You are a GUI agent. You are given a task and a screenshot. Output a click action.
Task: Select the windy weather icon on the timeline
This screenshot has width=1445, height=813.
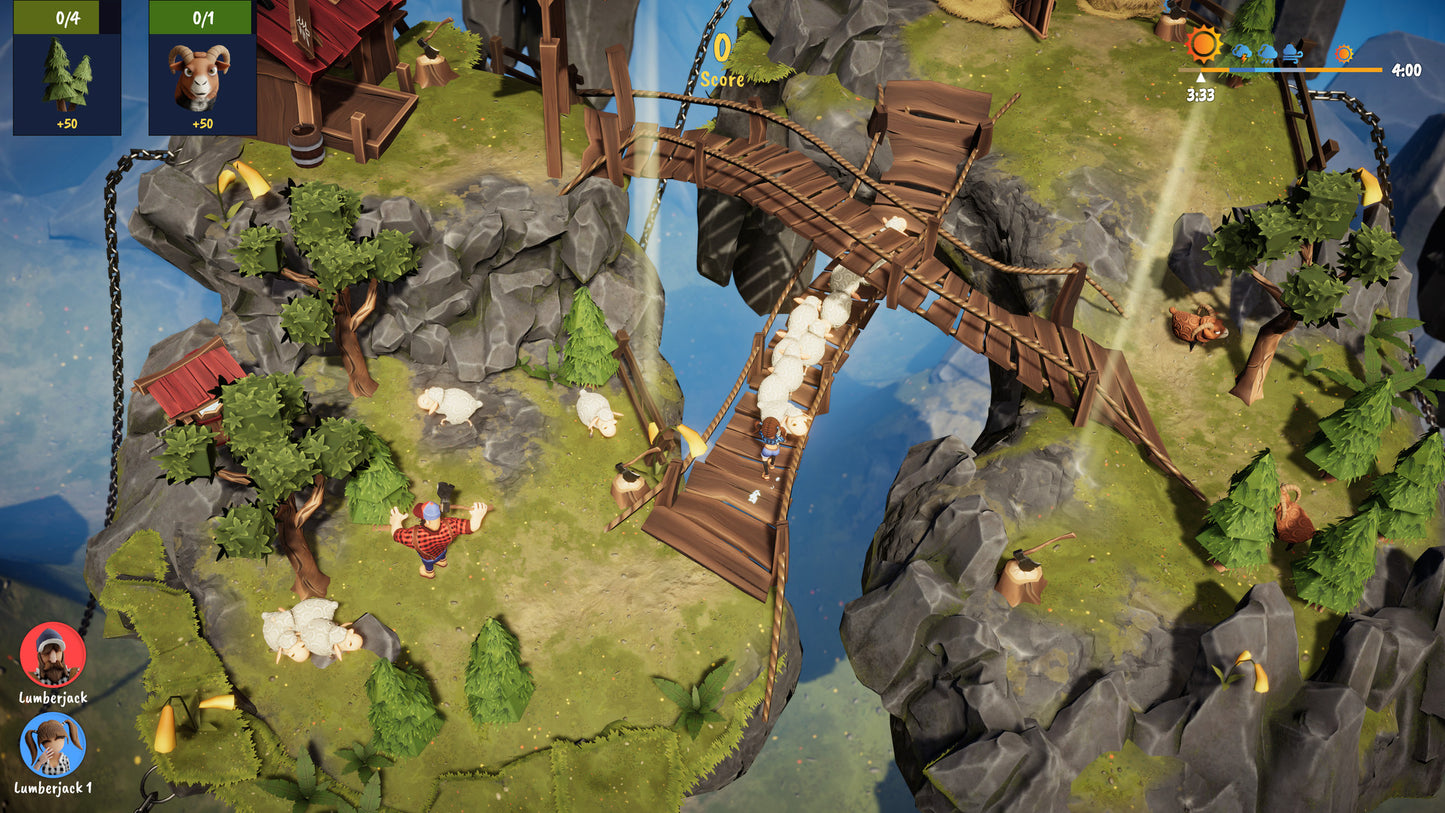click(1290, 52)
